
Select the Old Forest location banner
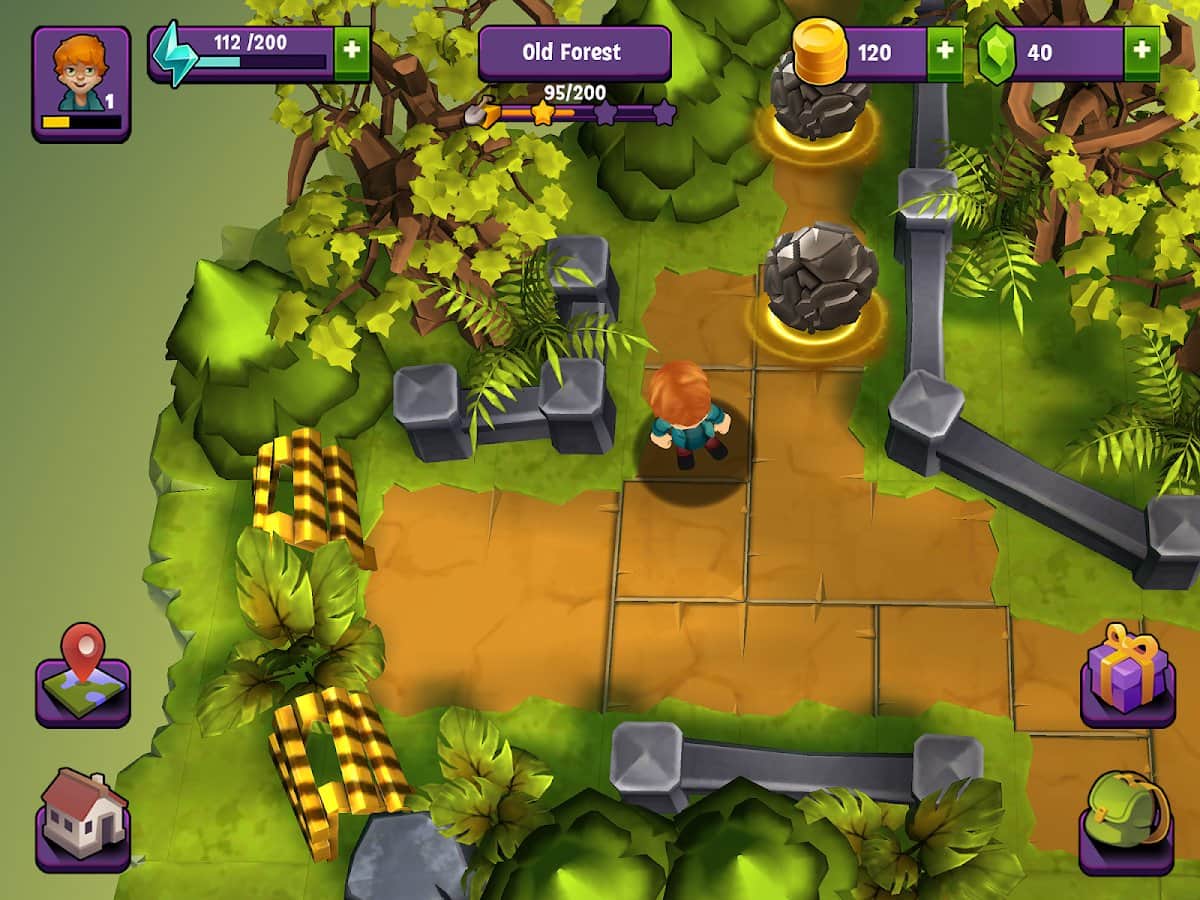pos(574,53)
